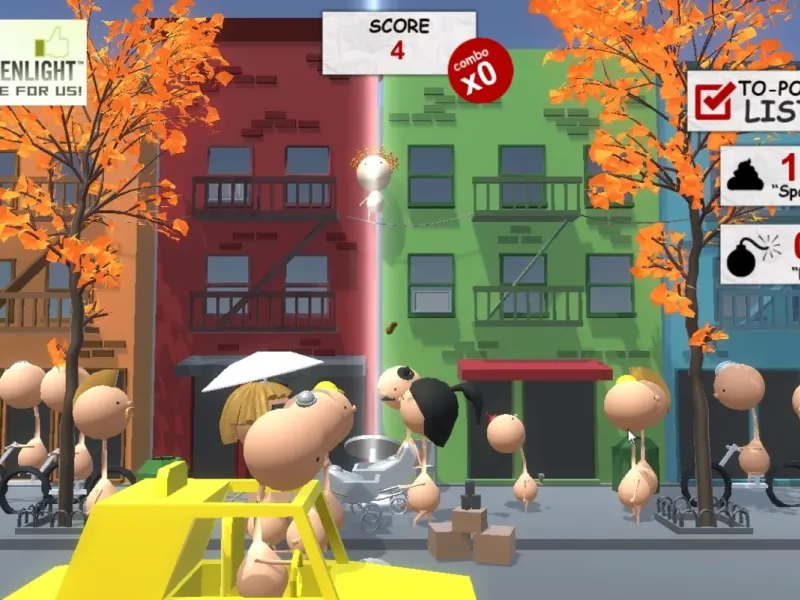Select the poop pile objective entry

point(762,175)
